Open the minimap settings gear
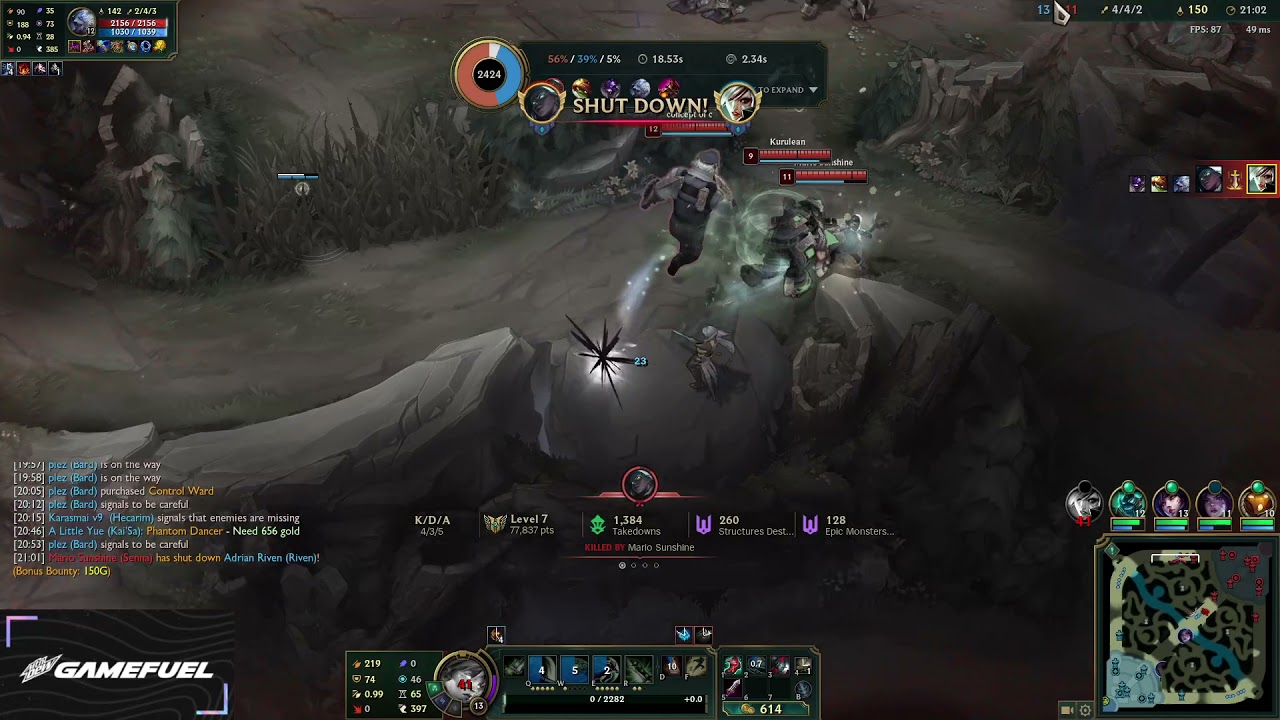The width and height of the screenshot is (1280, 720). click(1084, 710)
